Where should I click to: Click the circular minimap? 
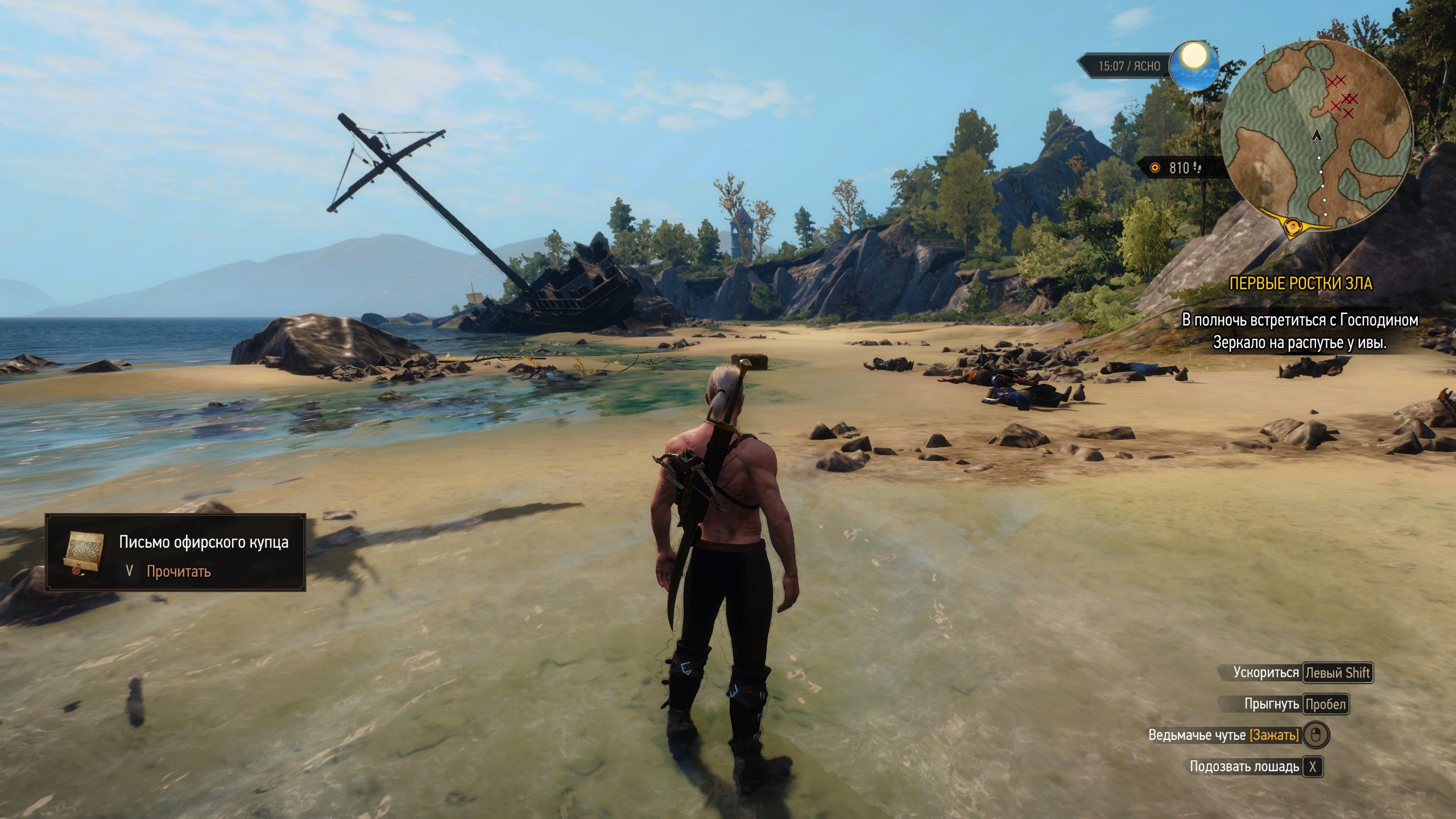tap(1316, 136)
